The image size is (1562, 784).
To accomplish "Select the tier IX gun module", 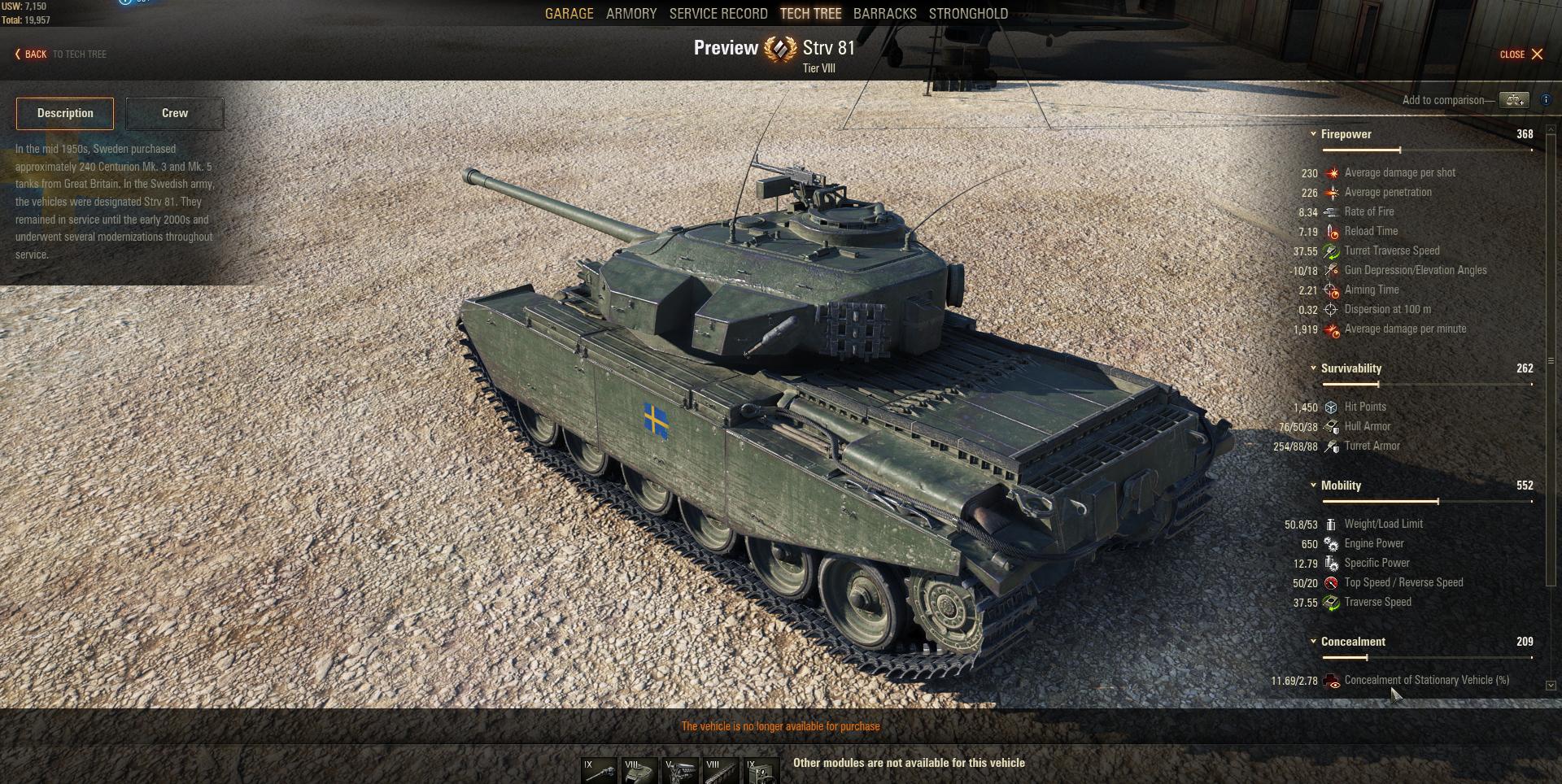I will tap(599, 771).
